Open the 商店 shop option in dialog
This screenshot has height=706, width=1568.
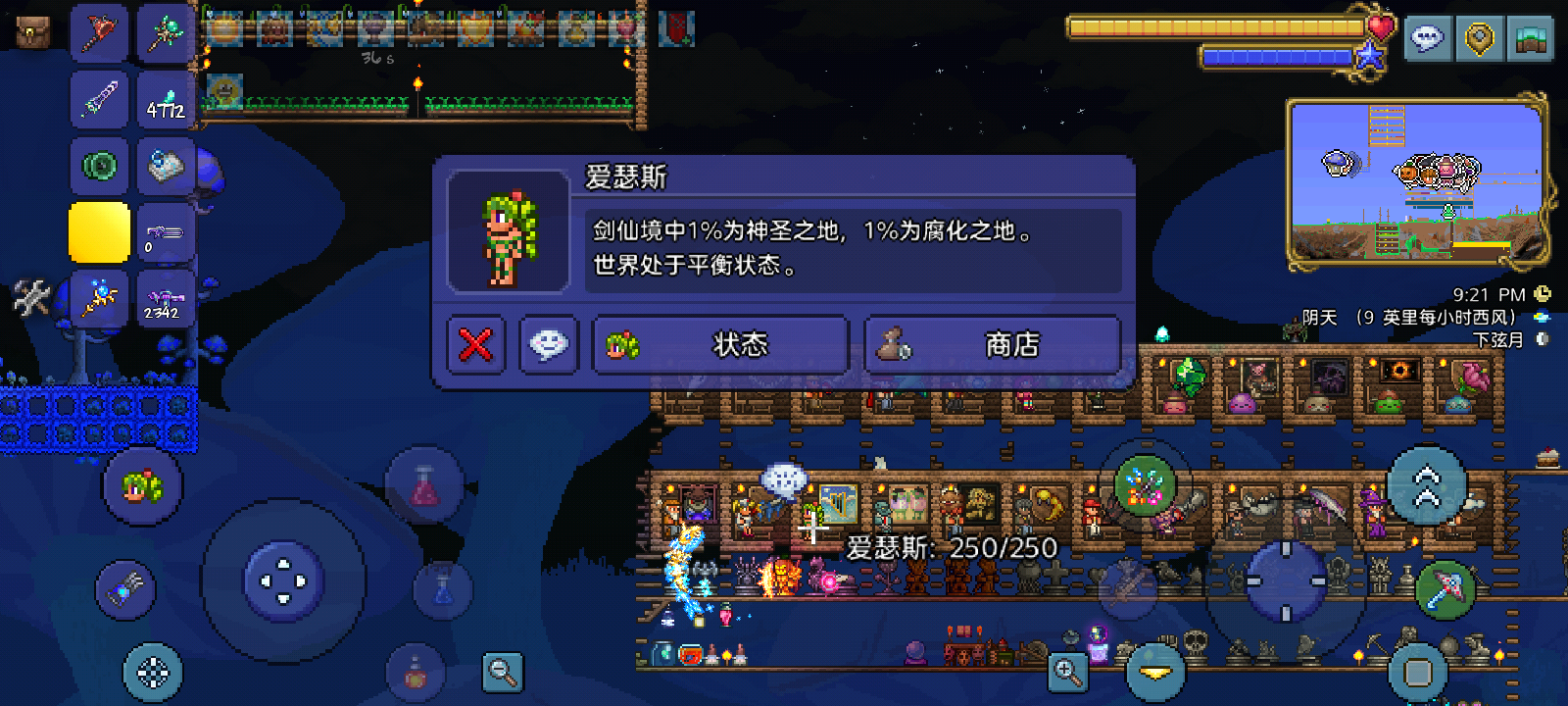pyautogui.click(x=993, y=344)
